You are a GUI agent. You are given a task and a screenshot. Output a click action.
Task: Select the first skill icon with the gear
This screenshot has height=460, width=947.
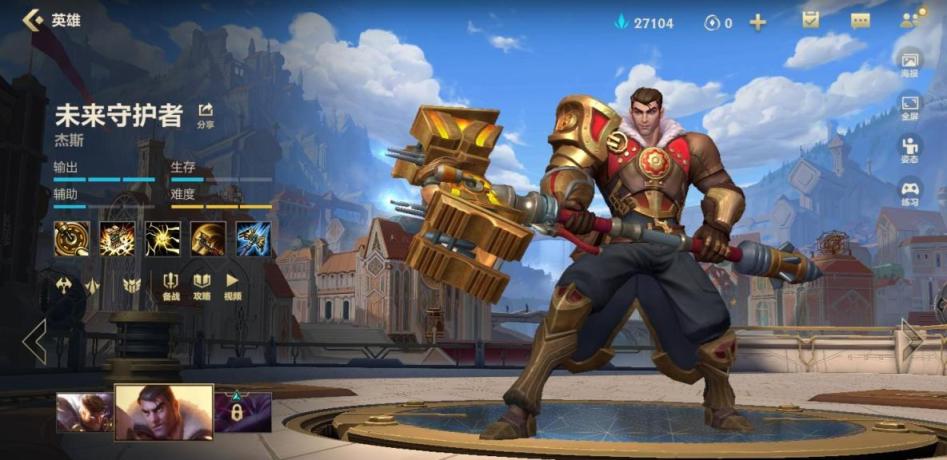[71, 239]
